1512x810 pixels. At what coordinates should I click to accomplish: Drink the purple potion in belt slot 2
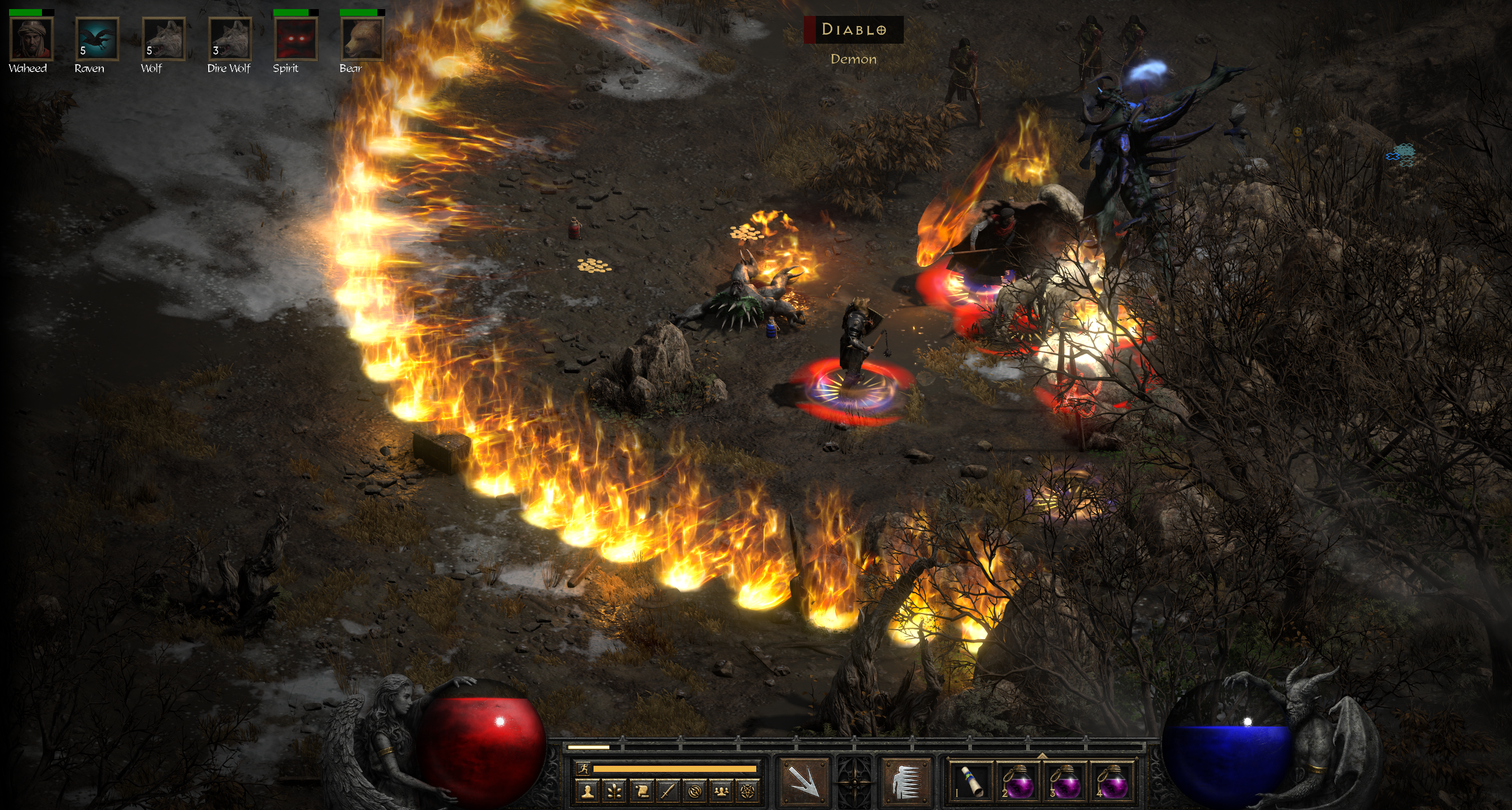tap(1018, 782)
